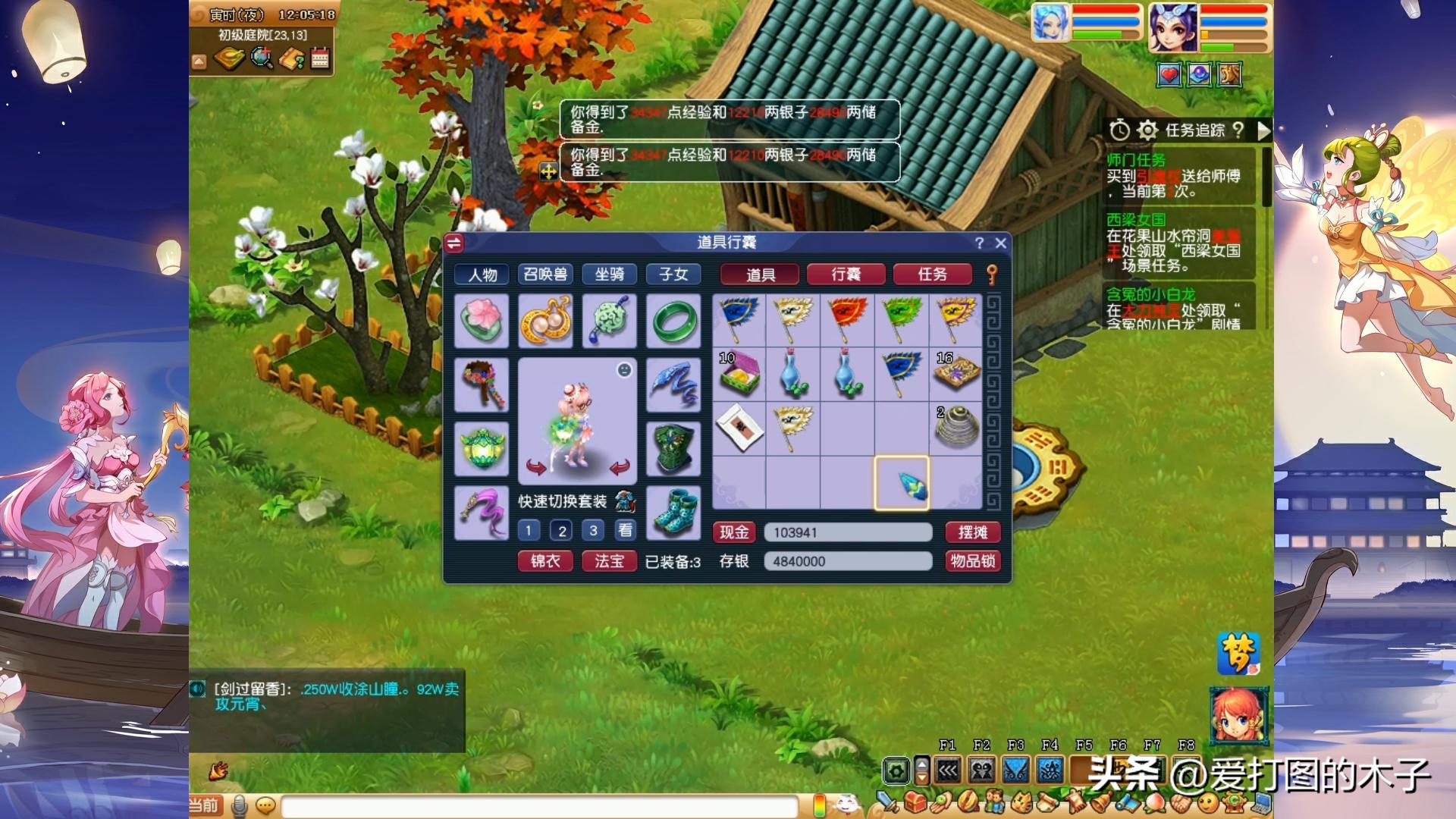The width and height of the screenshot is (1456, 819).
Task: Close the inventory window
Action: point(1000,243)
